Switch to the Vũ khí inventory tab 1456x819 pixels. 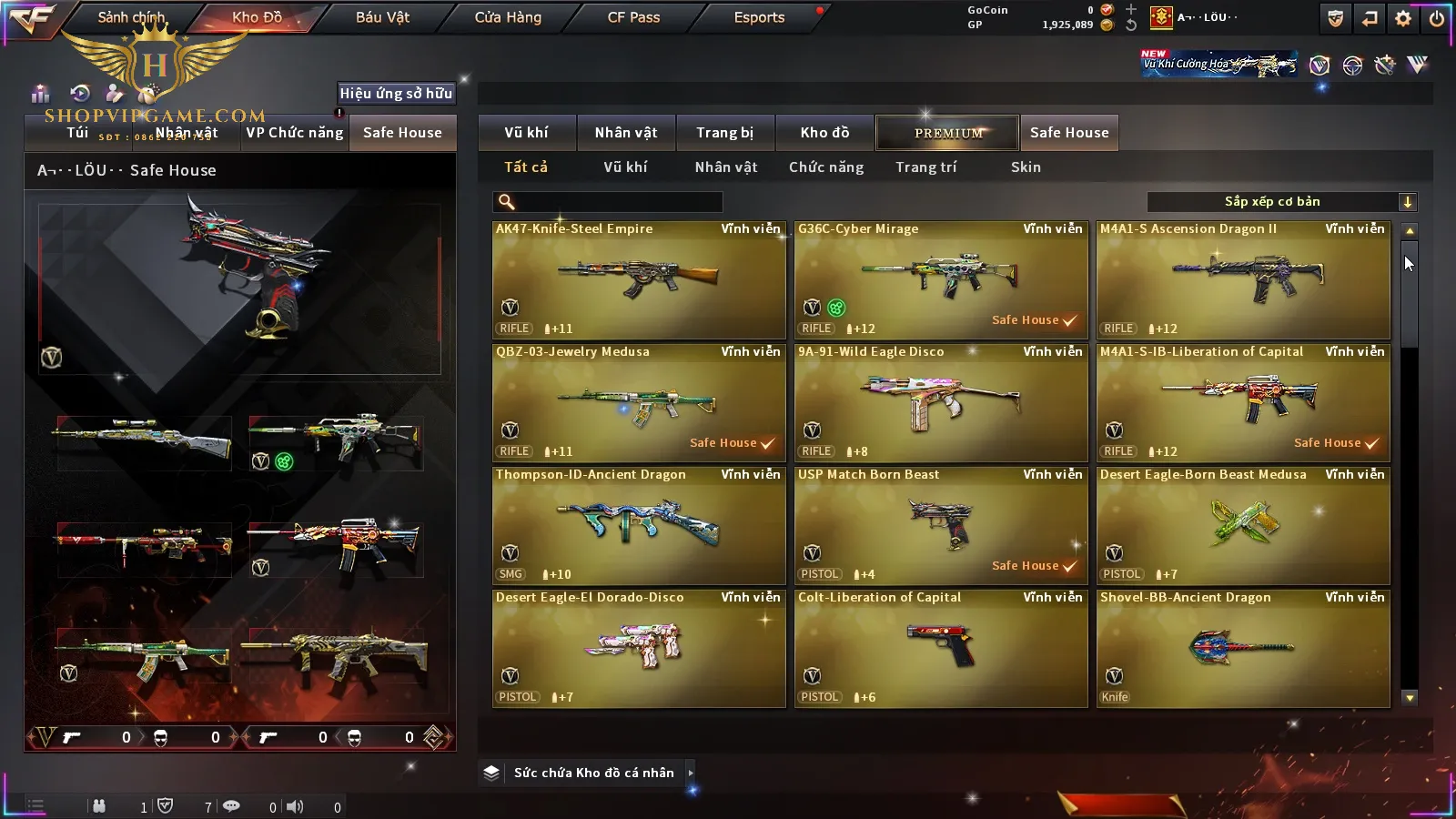point(526,133)
